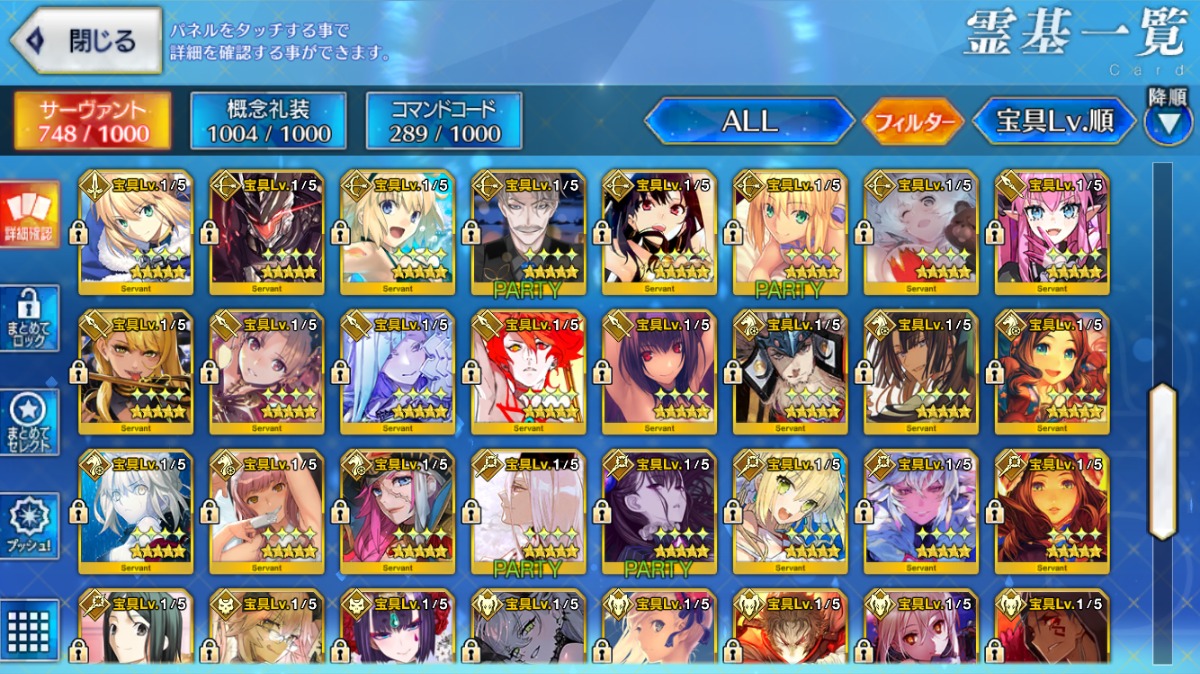The height and width of the screenshot is (674, 1200).
Task: Open the フィルター filter options
Action: 913,122
